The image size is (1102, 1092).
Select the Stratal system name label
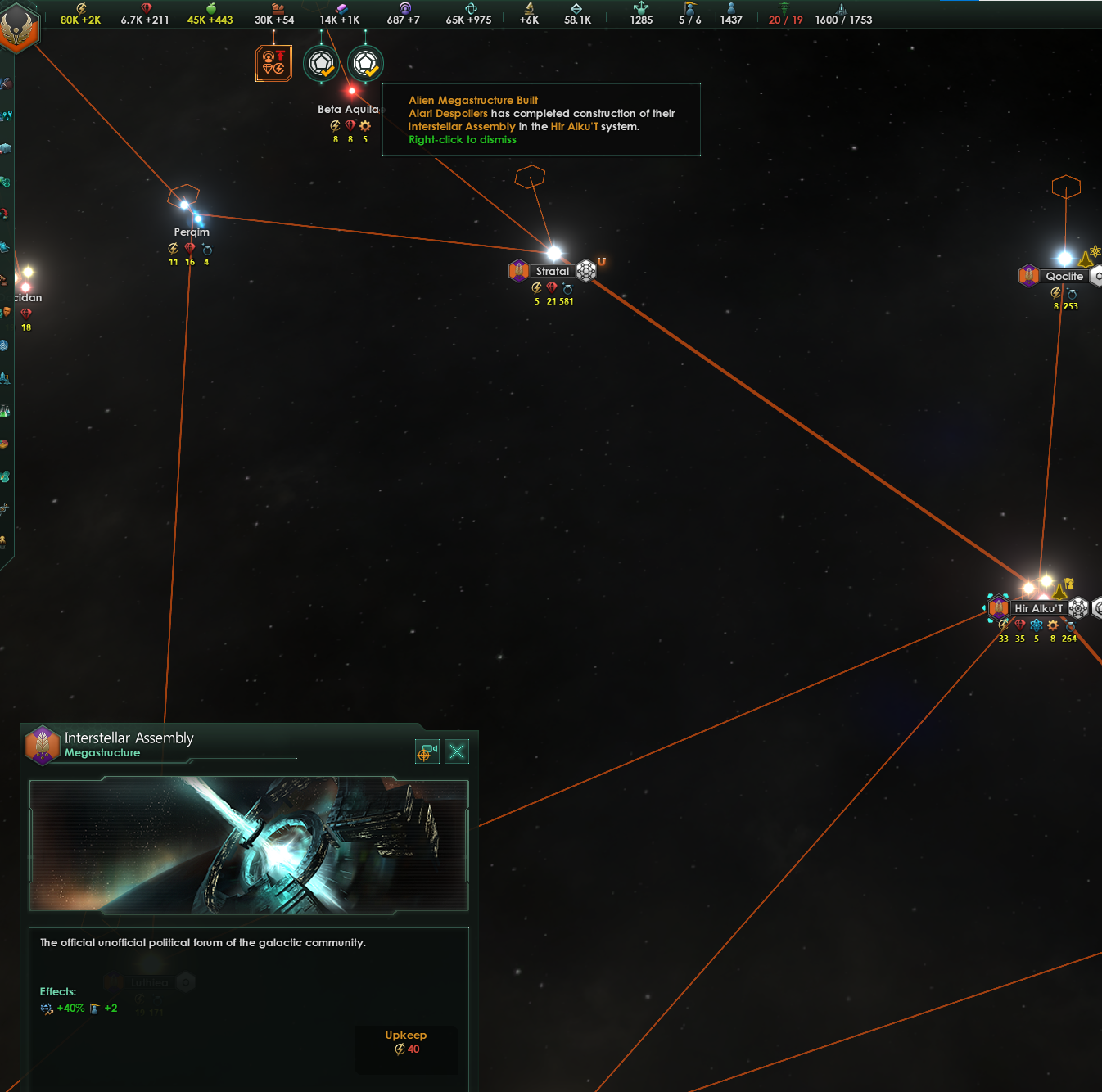tap(553, 270)
